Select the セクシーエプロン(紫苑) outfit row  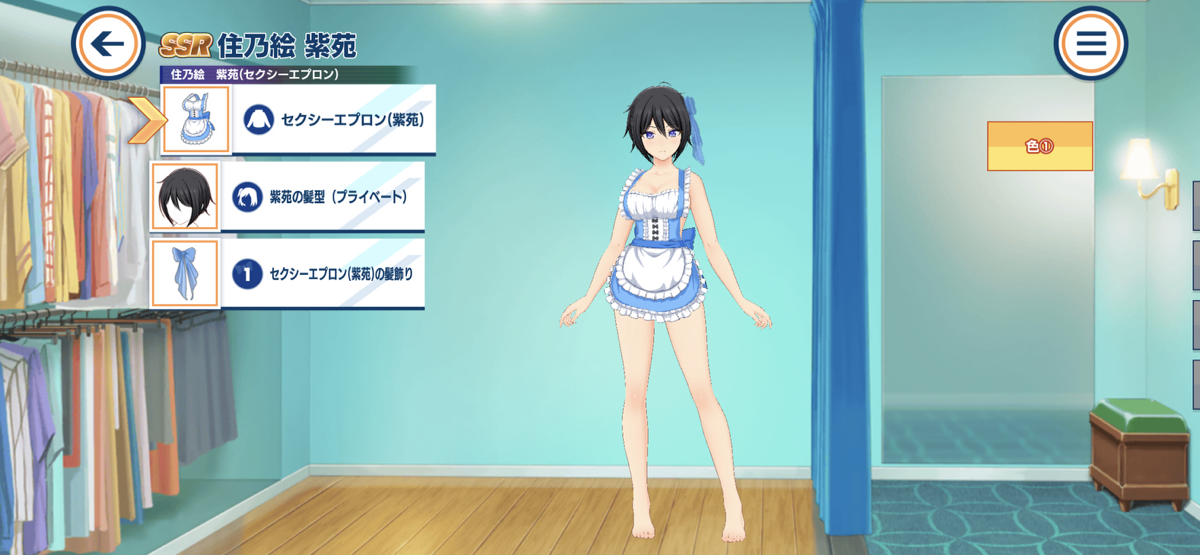pyautogui.click(x=335, y=120)
